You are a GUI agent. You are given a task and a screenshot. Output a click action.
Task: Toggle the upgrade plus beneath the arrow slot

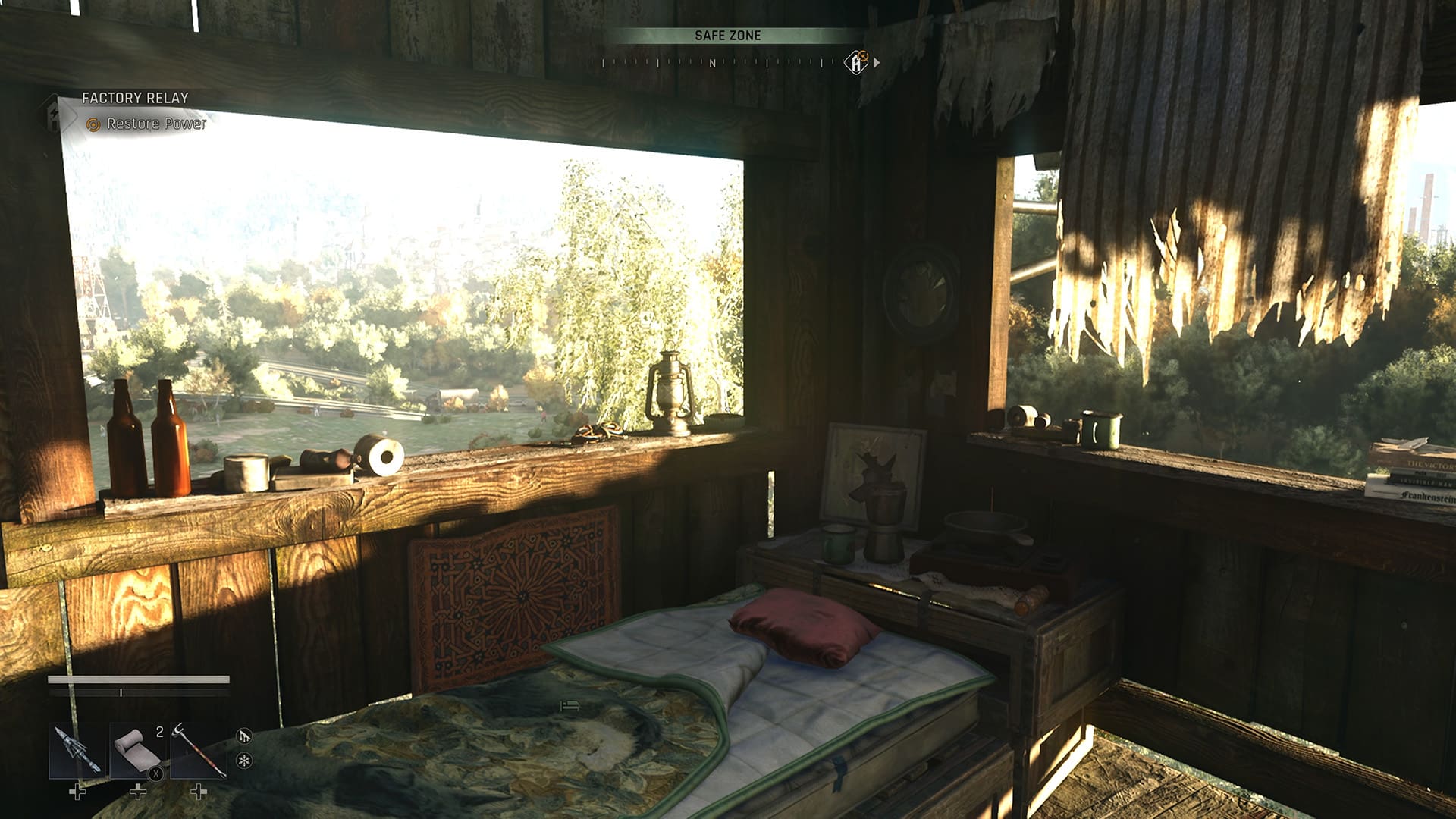click(78, 792)
